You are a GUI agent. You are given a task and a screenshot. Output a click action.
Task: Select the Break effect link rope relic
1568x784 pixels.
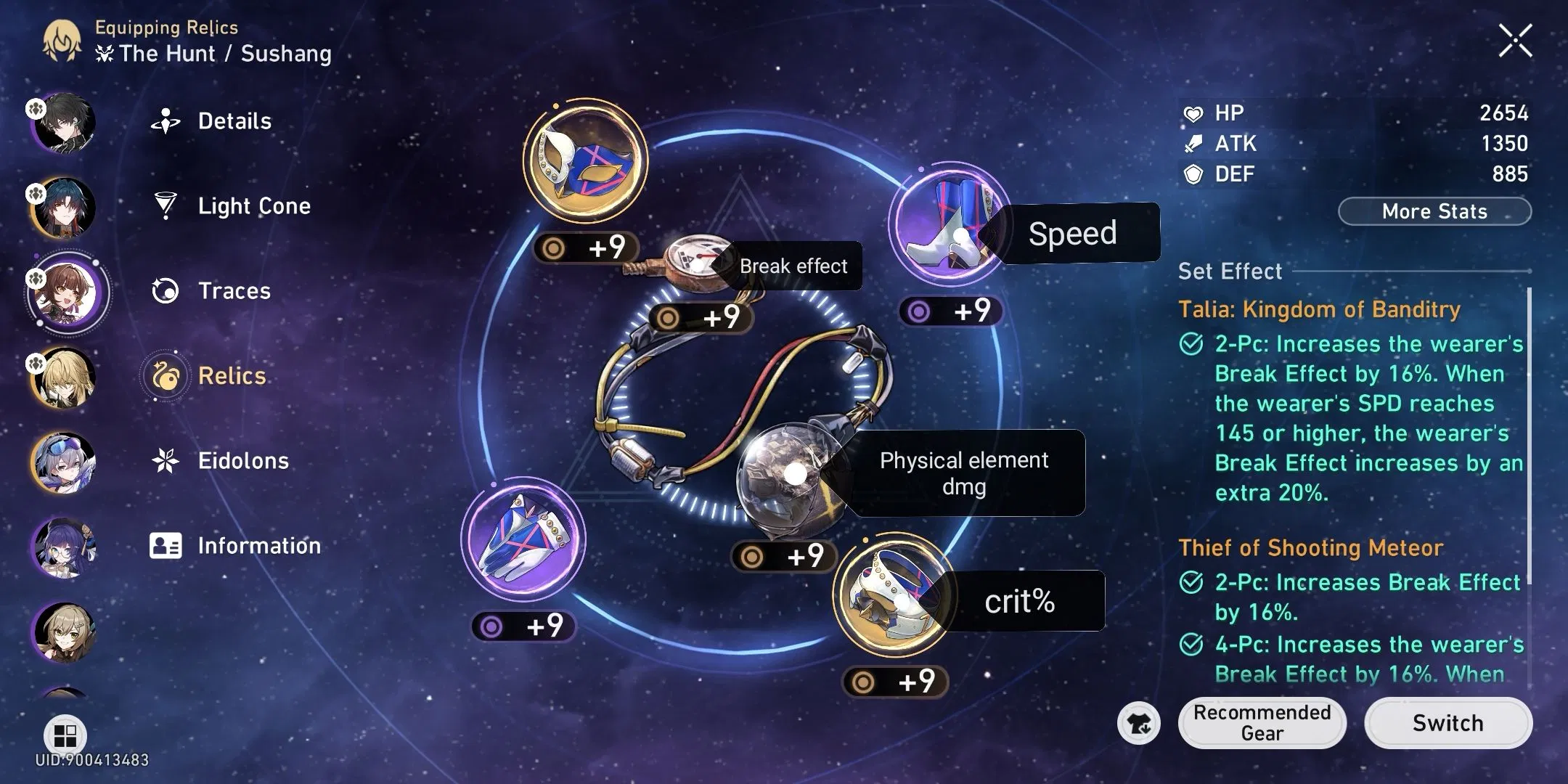coord(697,261)
